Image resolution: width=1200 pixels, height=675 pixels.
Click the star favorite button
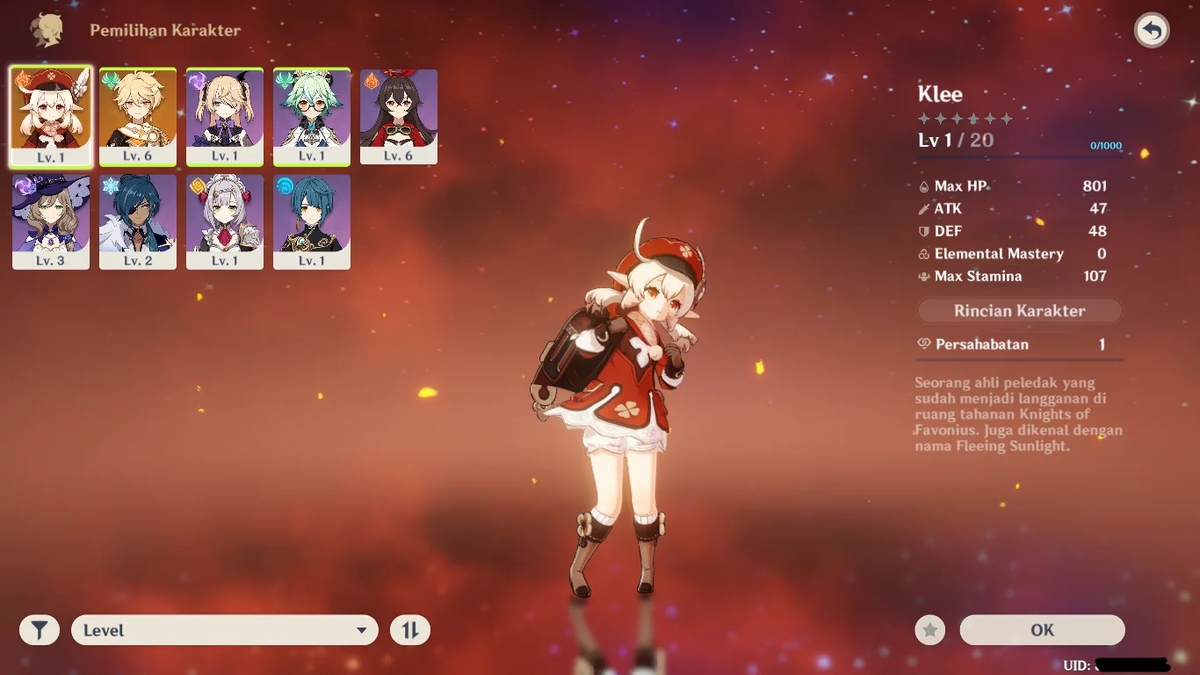pos(930,630)
